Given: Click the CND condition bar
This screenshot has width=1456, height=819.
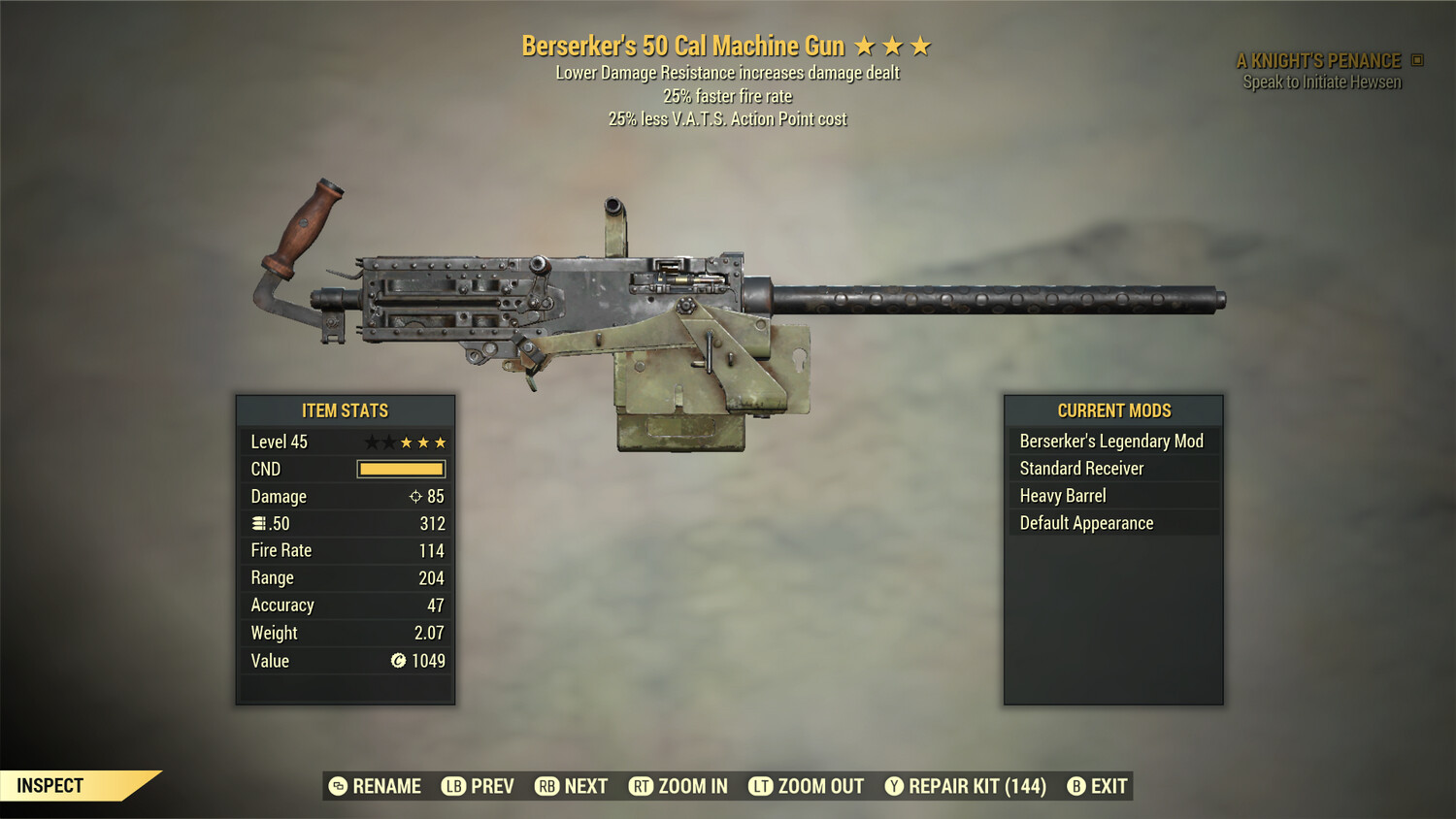Looking at the screenshot, I should [x=401, y=469].
